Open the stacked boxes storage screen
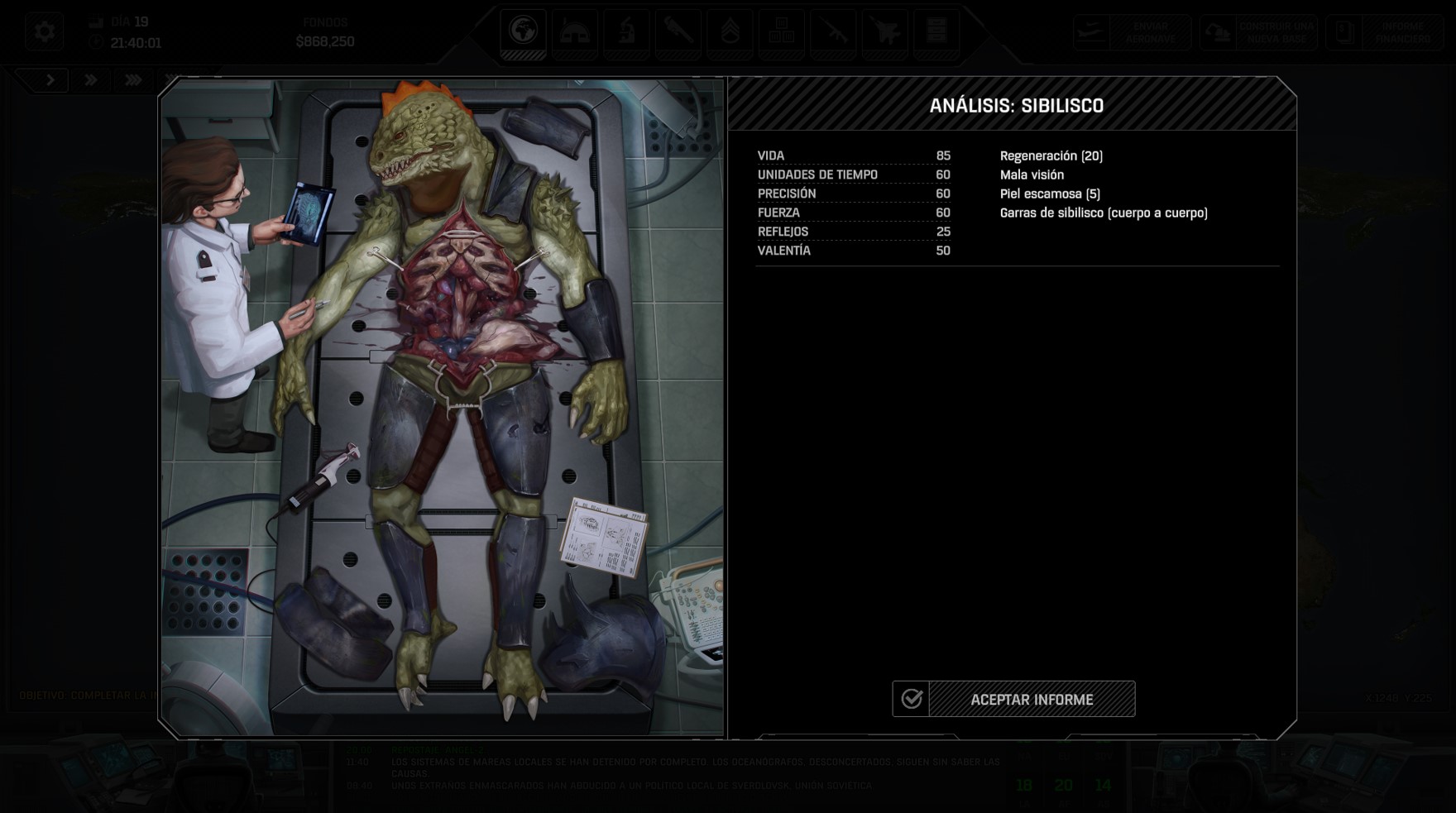The height and width of the screenshot is (813, 1456). pyautogui.click(x=781, y=32)
